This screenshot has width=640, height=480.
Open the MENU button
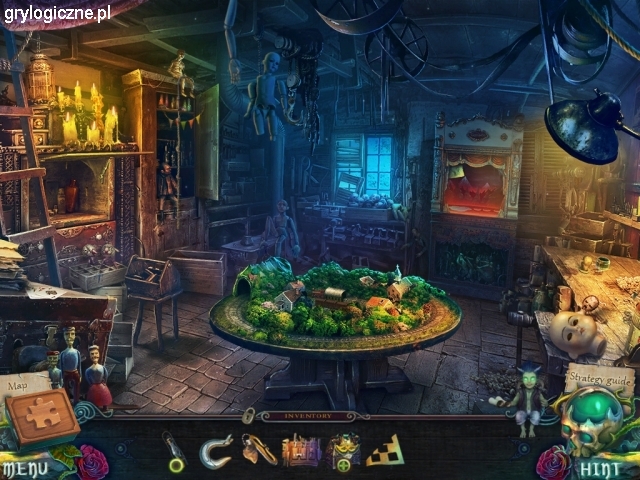click(24, 467)
